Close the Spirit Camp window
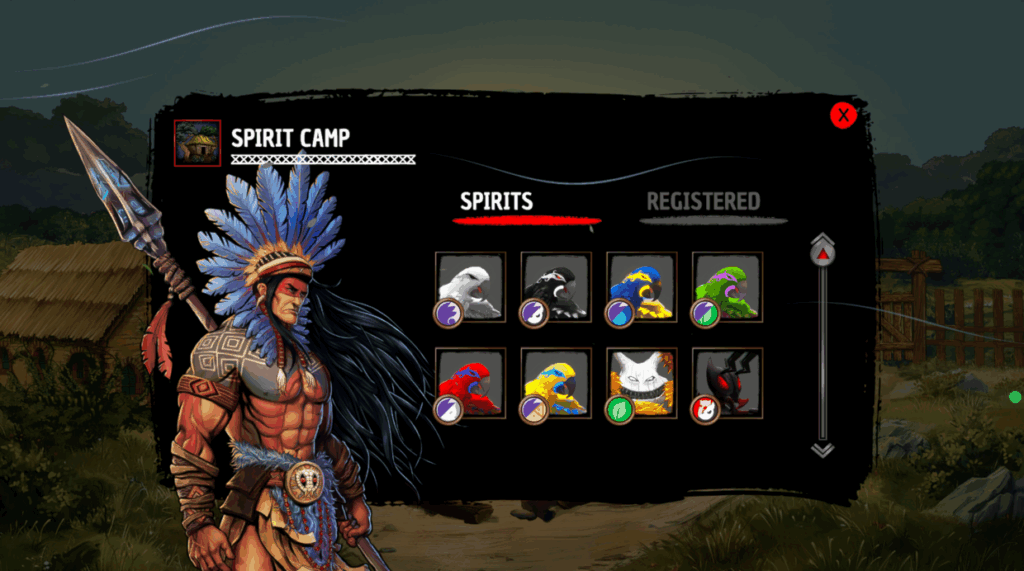The height and width of the screenshot is (571, 1024). click(x=843, y=116)
